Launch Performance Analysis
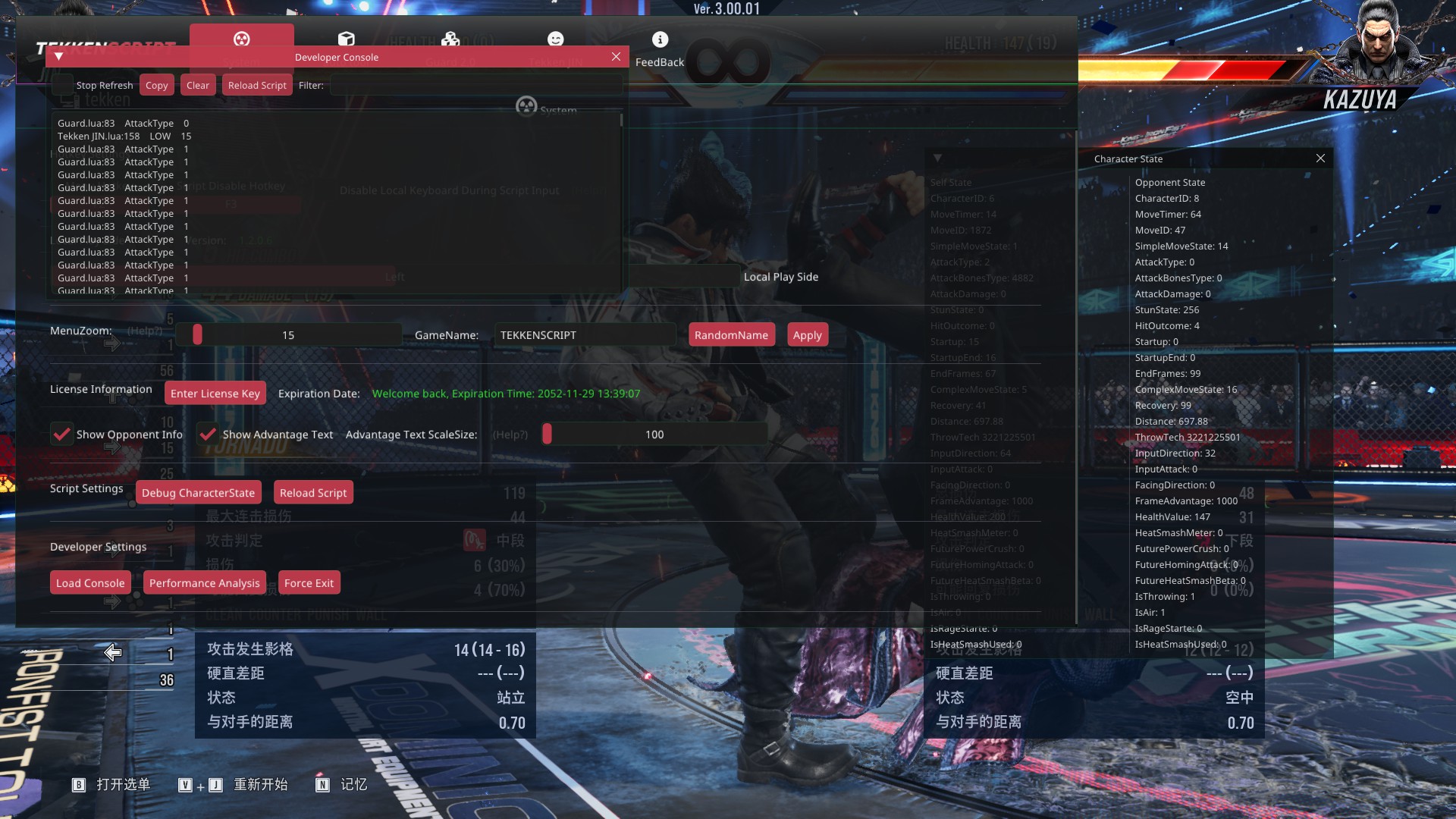The height and width of the screenshot is (819, 1456). tap(204, 582)
